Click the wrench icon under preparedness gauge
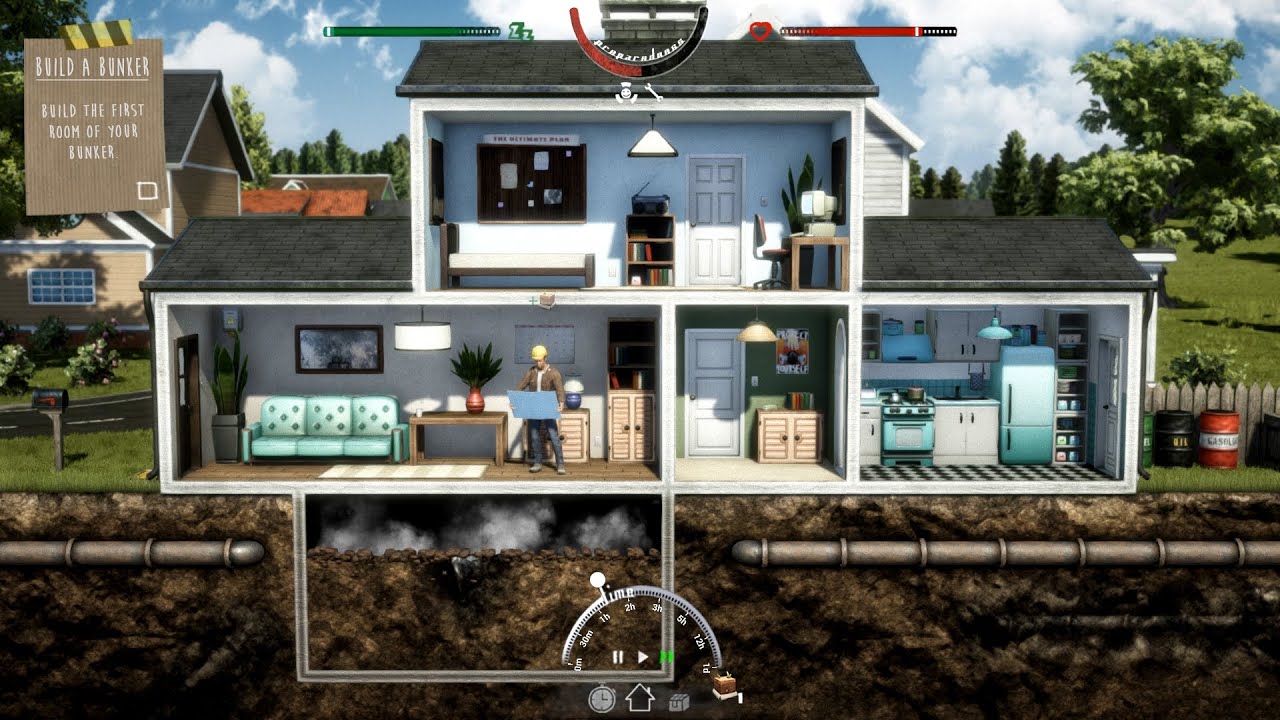Screen dimensions: 1280x720 coord(654,94)
